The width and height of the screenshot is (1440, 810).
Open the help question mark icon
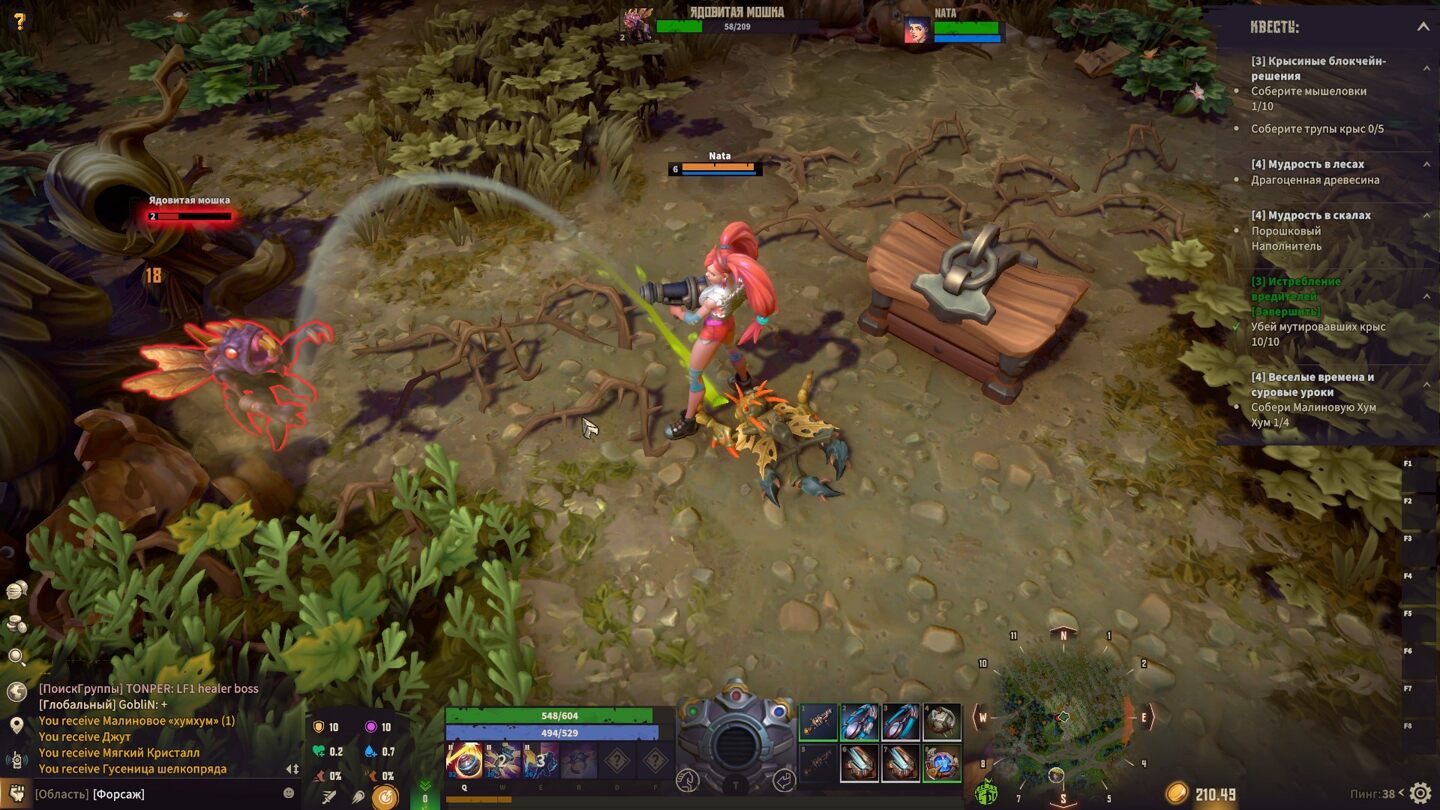coord(19,21)
